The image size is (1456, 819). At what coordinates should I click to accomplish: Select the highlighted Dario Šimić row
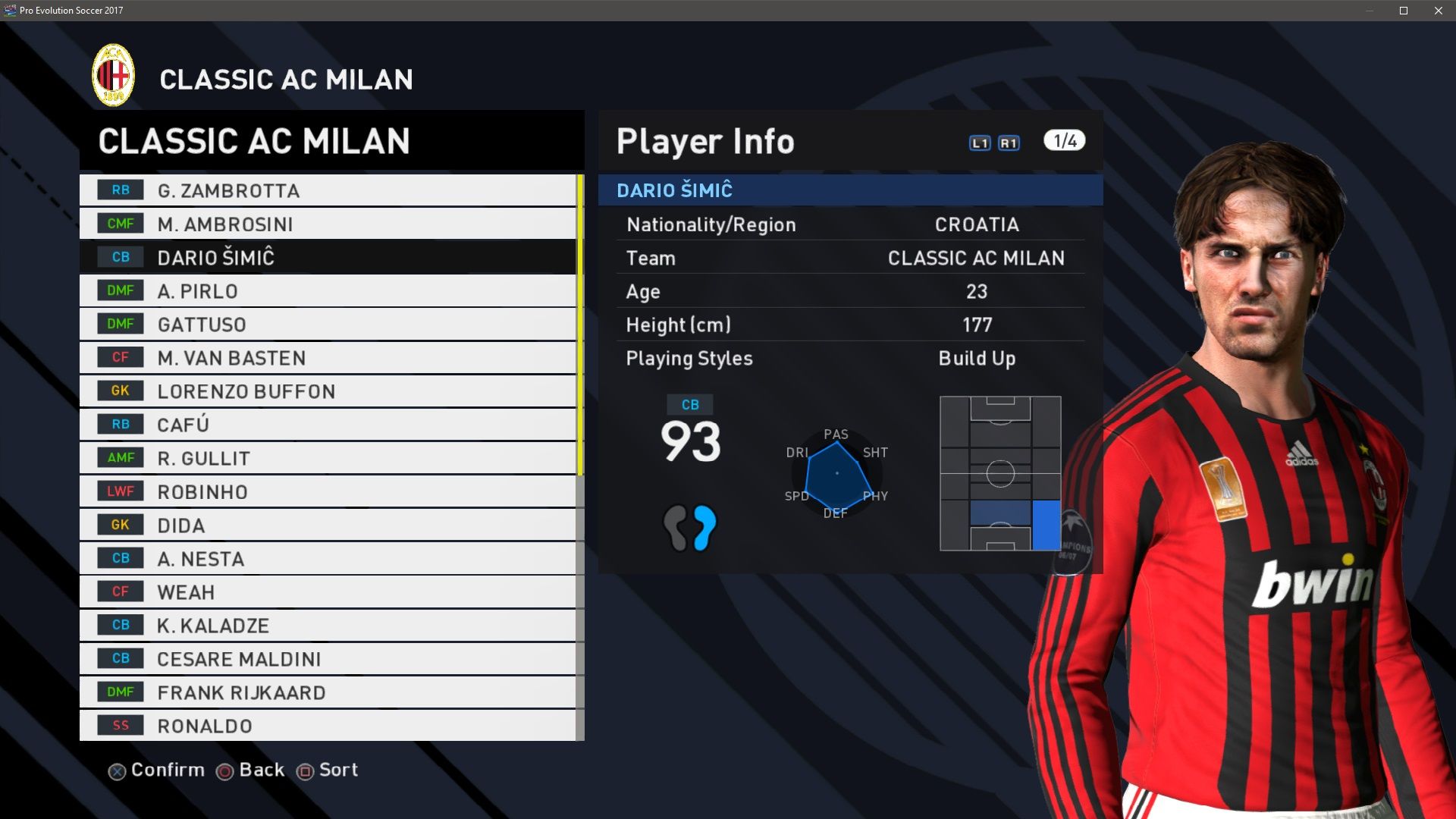pos(327,257)
